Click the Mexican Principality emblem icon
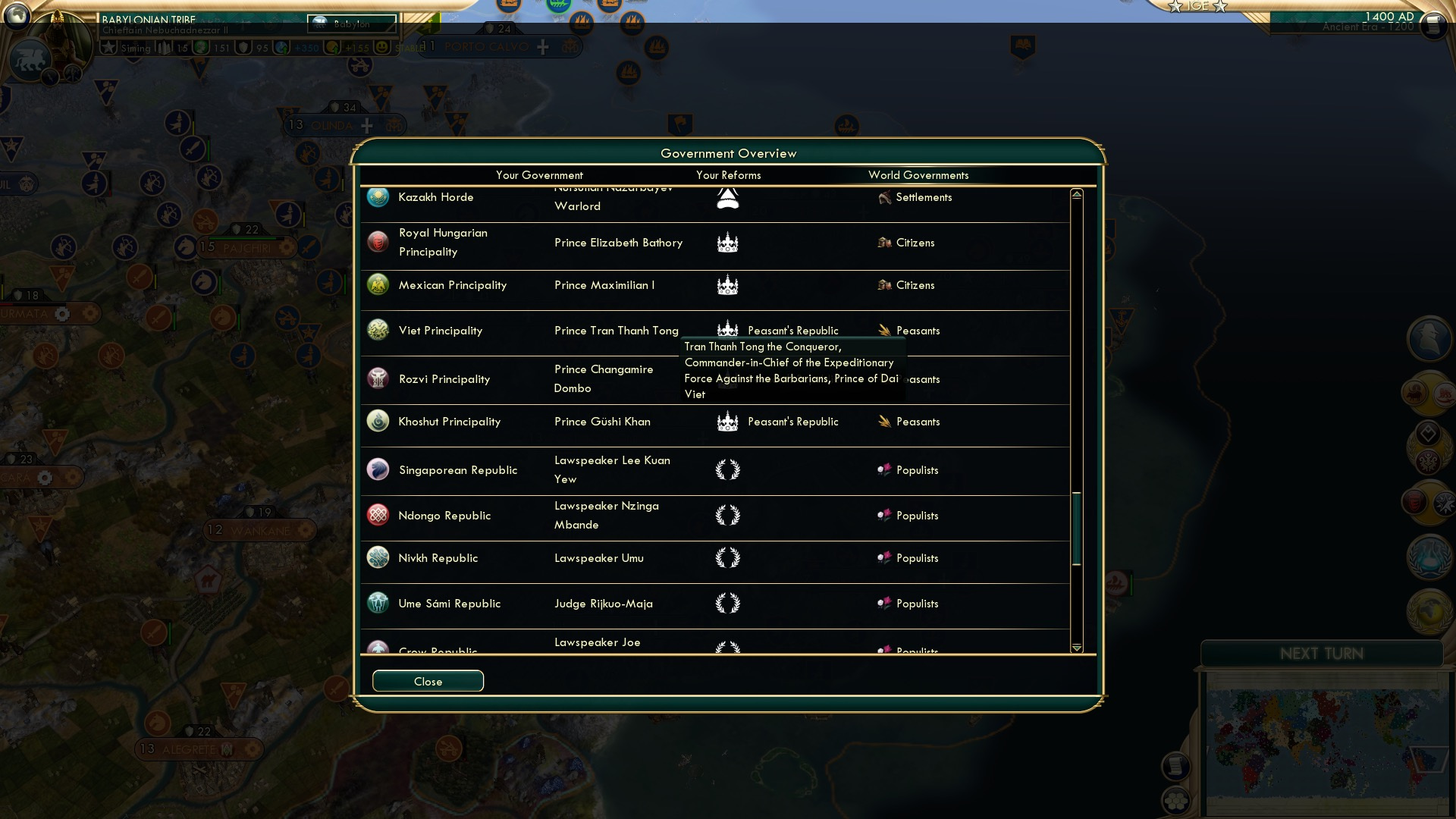Image resolution: width=1456 pixels, height=819 pixels. 378,286
